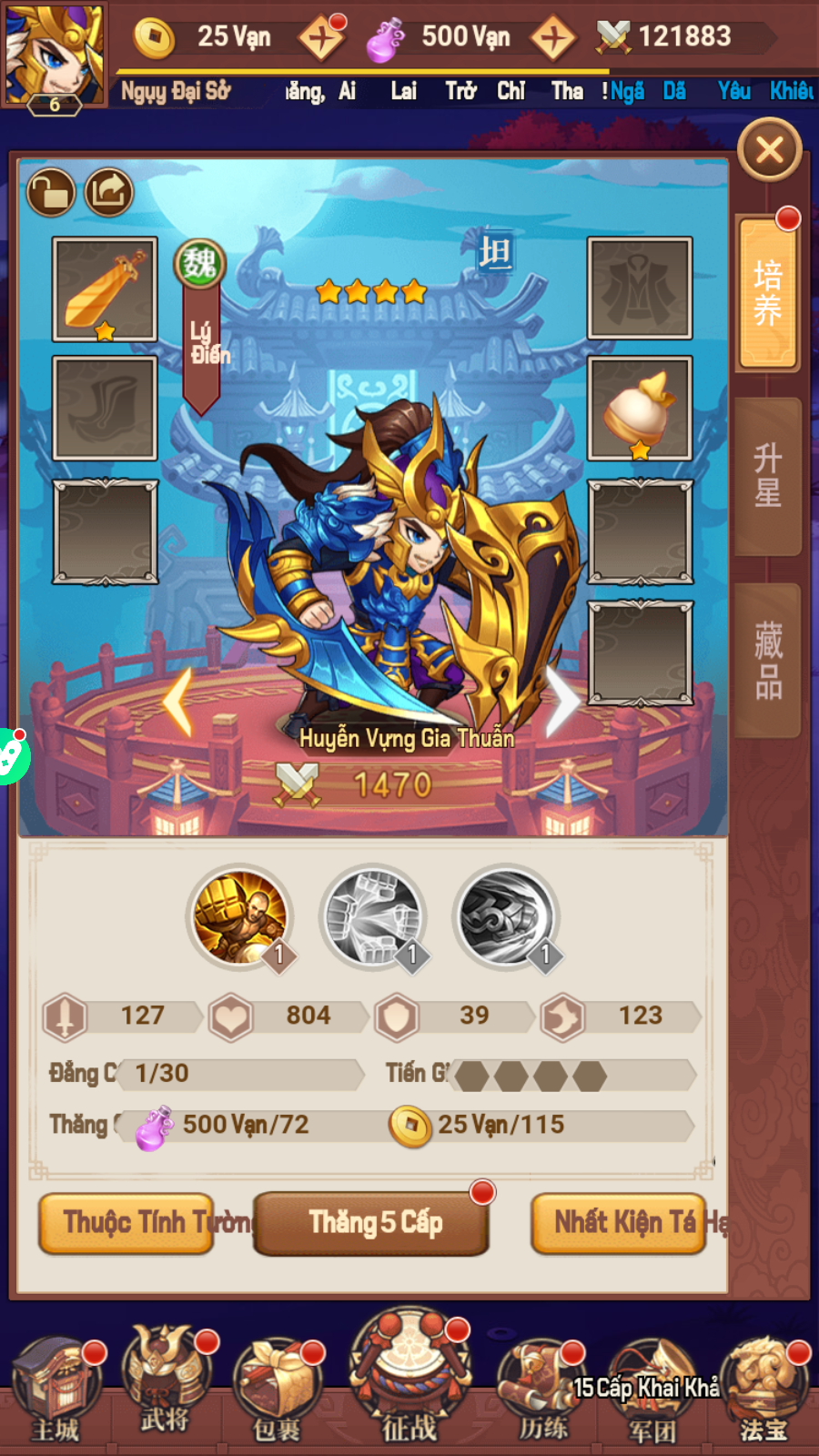Select the equipped helmet slot

click(x=640, y=409)
